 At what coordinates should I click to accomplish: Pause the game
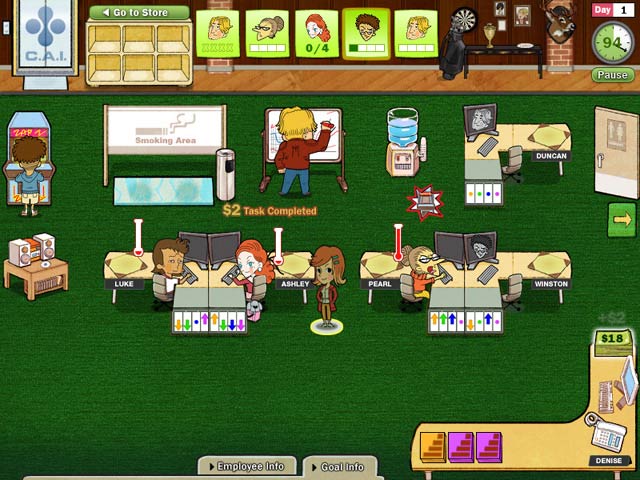pos(612,75)
